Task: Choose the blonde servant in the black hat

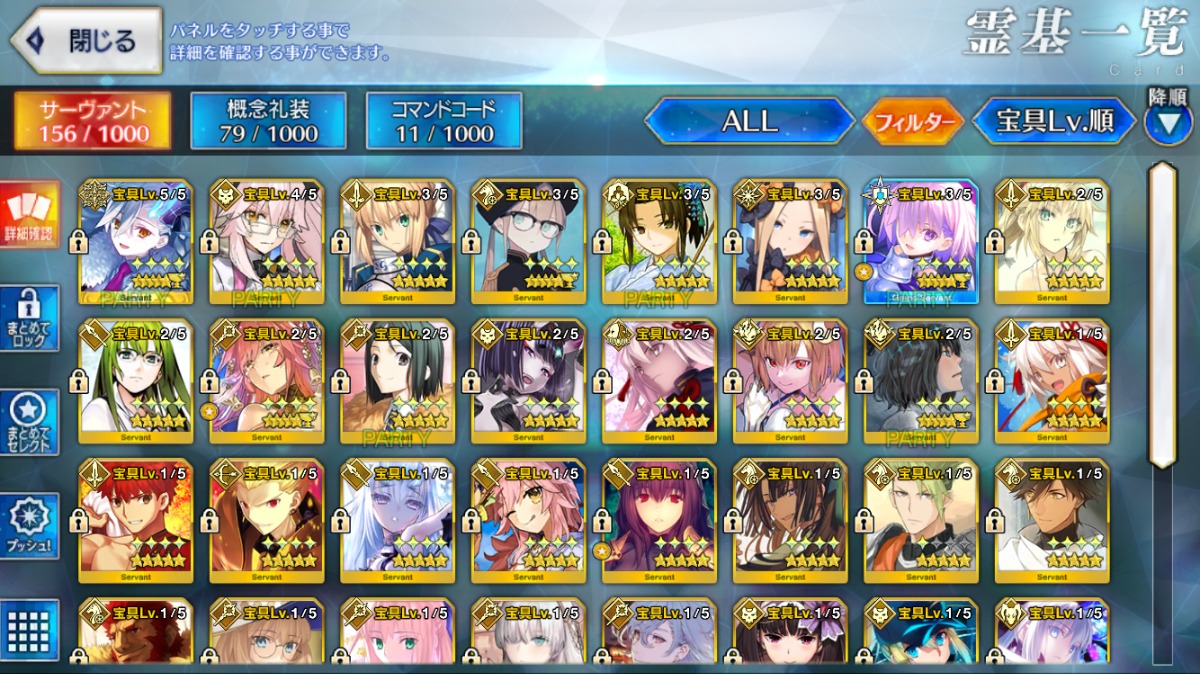Action: click(790, 242)
